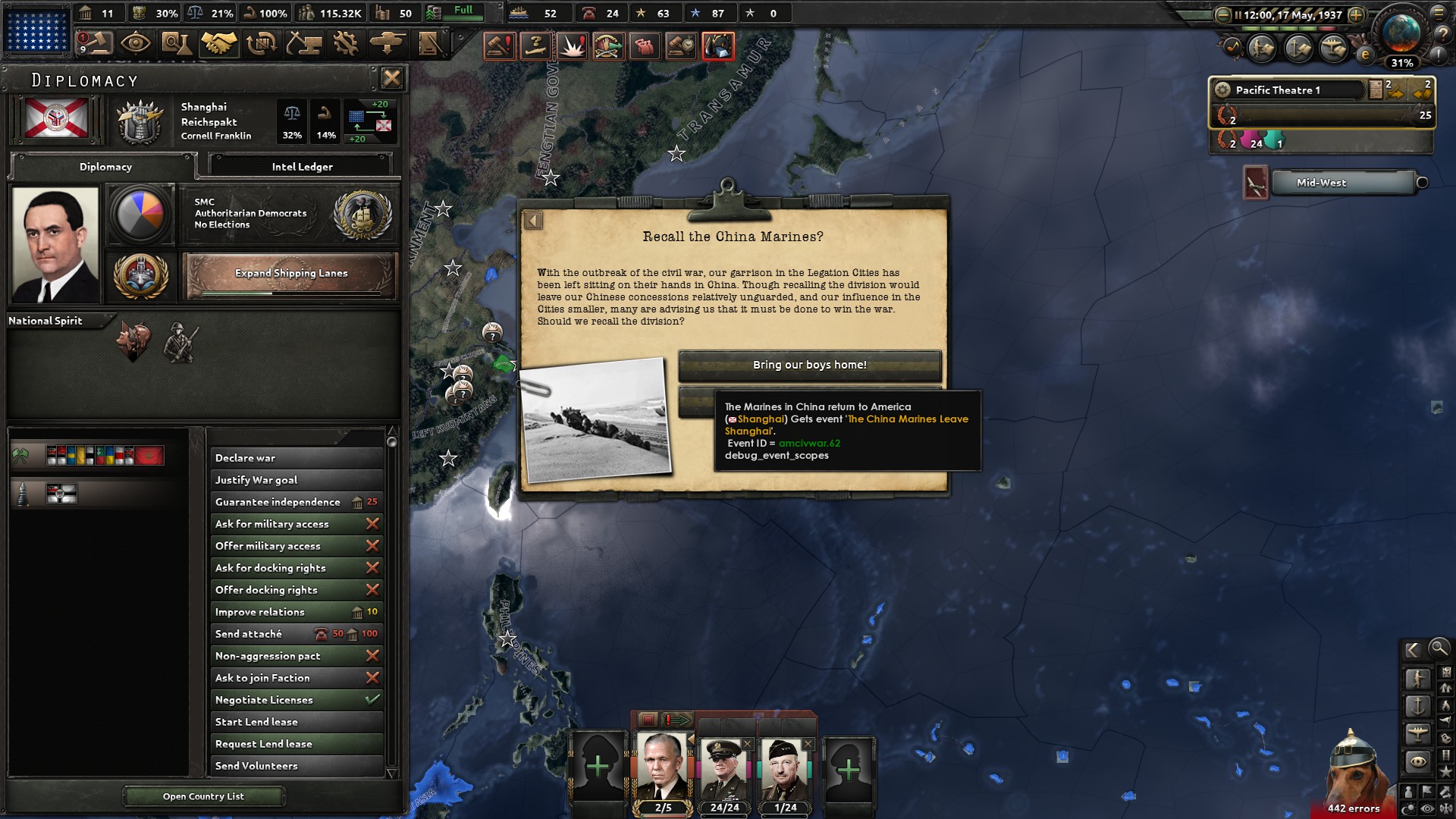Click the Expand Shipping Lanes progress button
This screenshot has width=1456, height=819.
(291, 273)
